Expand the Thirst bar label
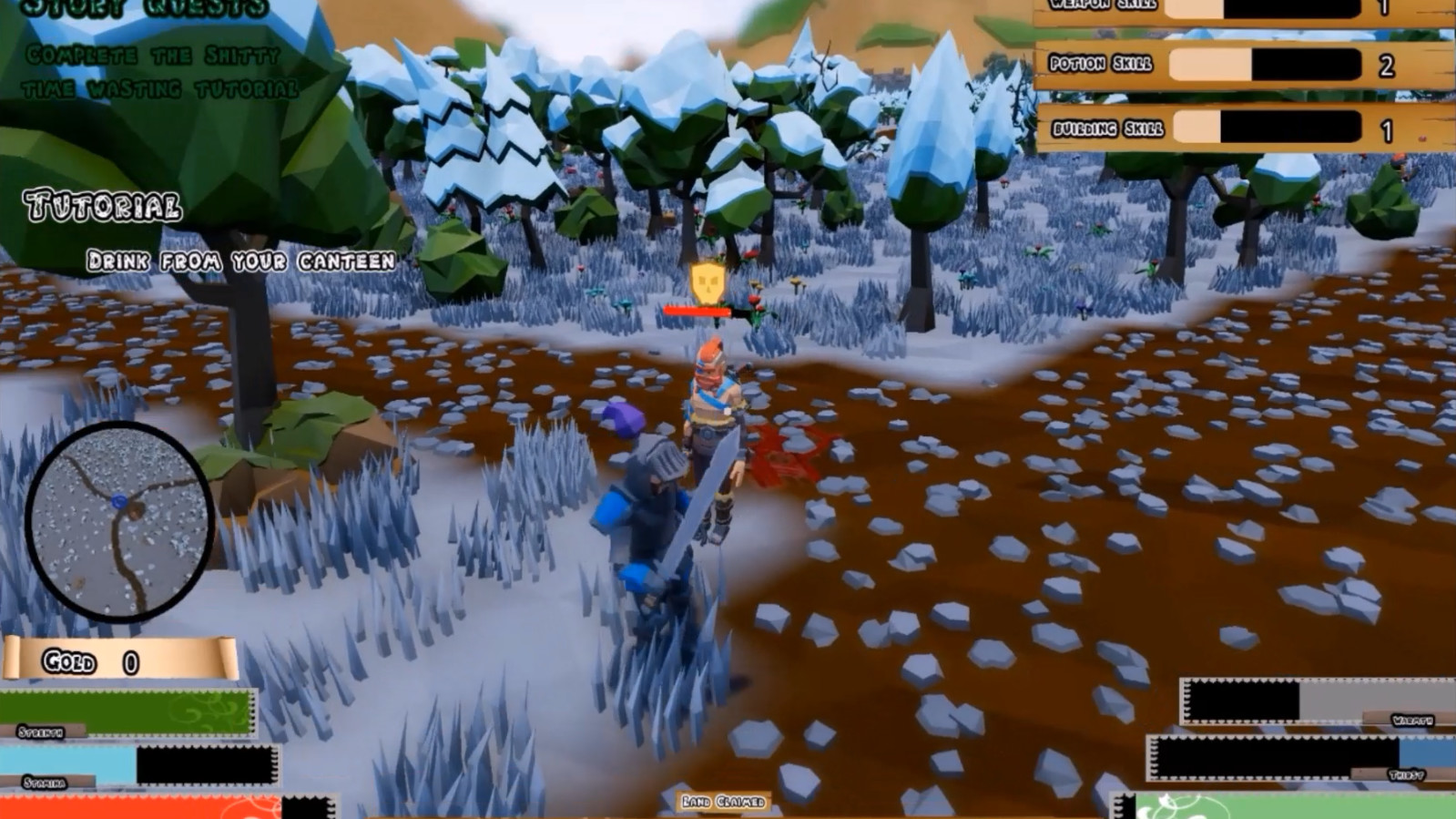 click(1407, 774)
